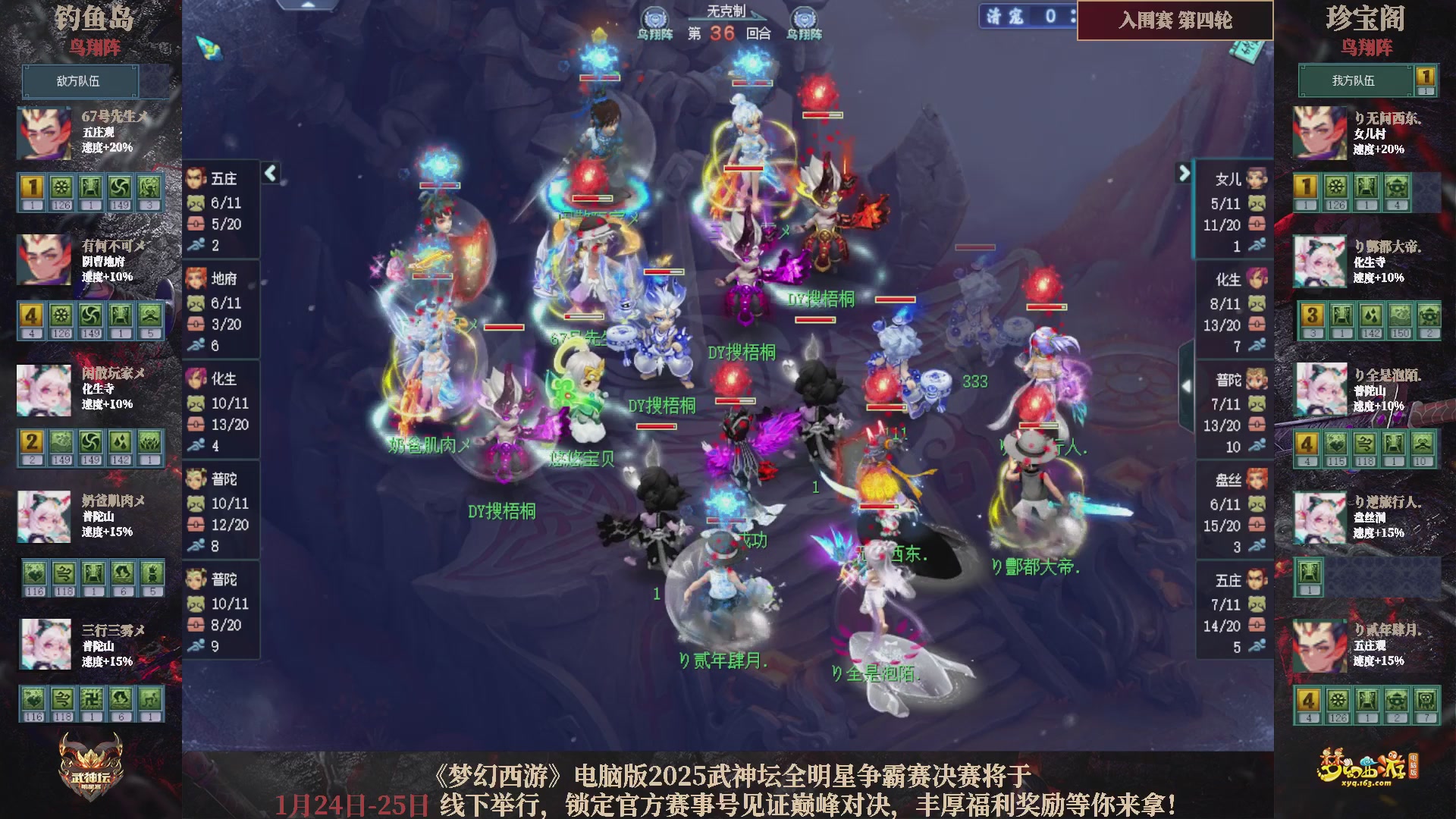This screenshot has width=1456, height=819.
Task: Open the 敌方队伍 enemy team panel
Action: [81, 81]
